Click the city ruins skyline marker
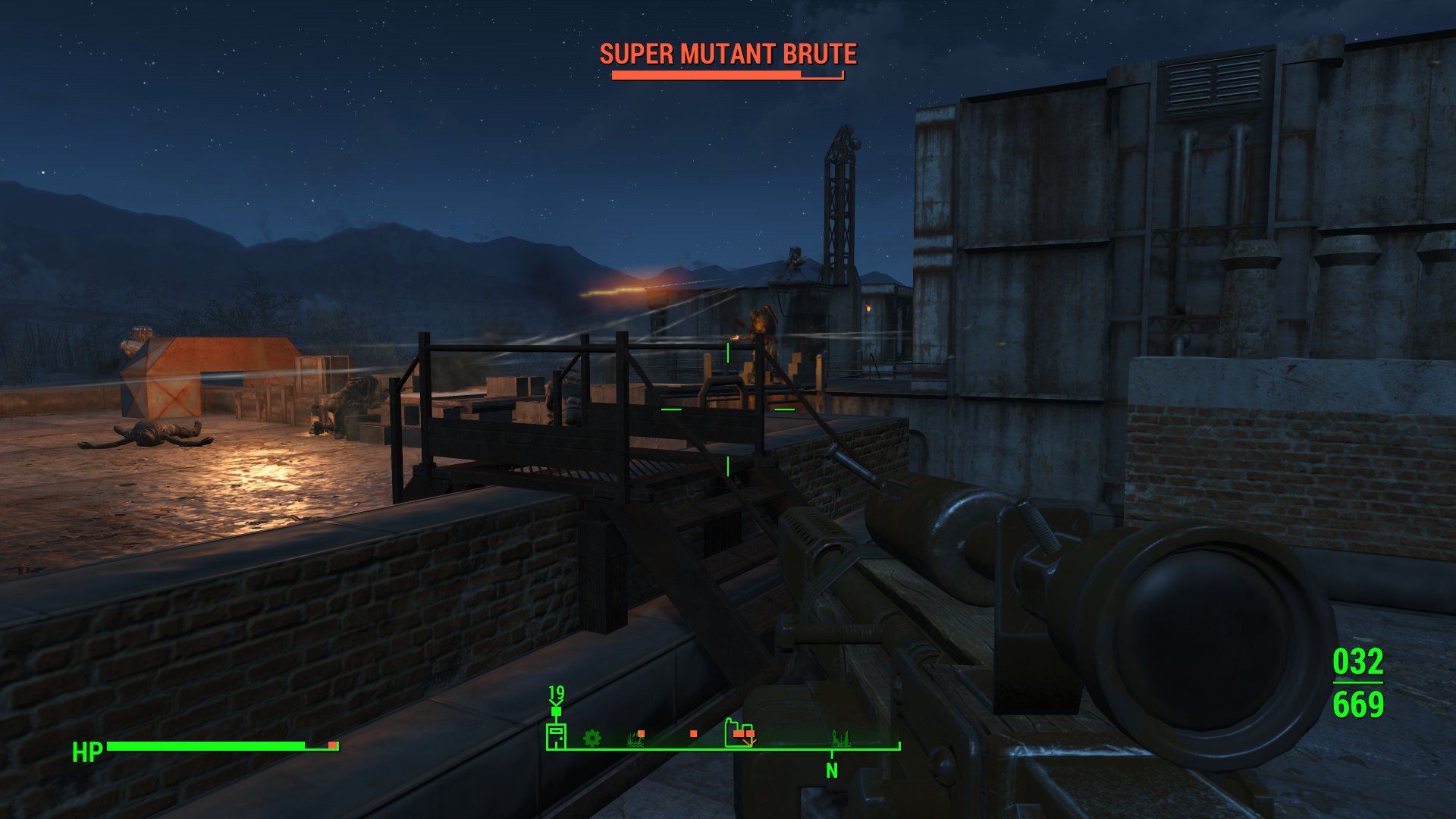Screen dimensions: 1456x819 pos(840,739)
